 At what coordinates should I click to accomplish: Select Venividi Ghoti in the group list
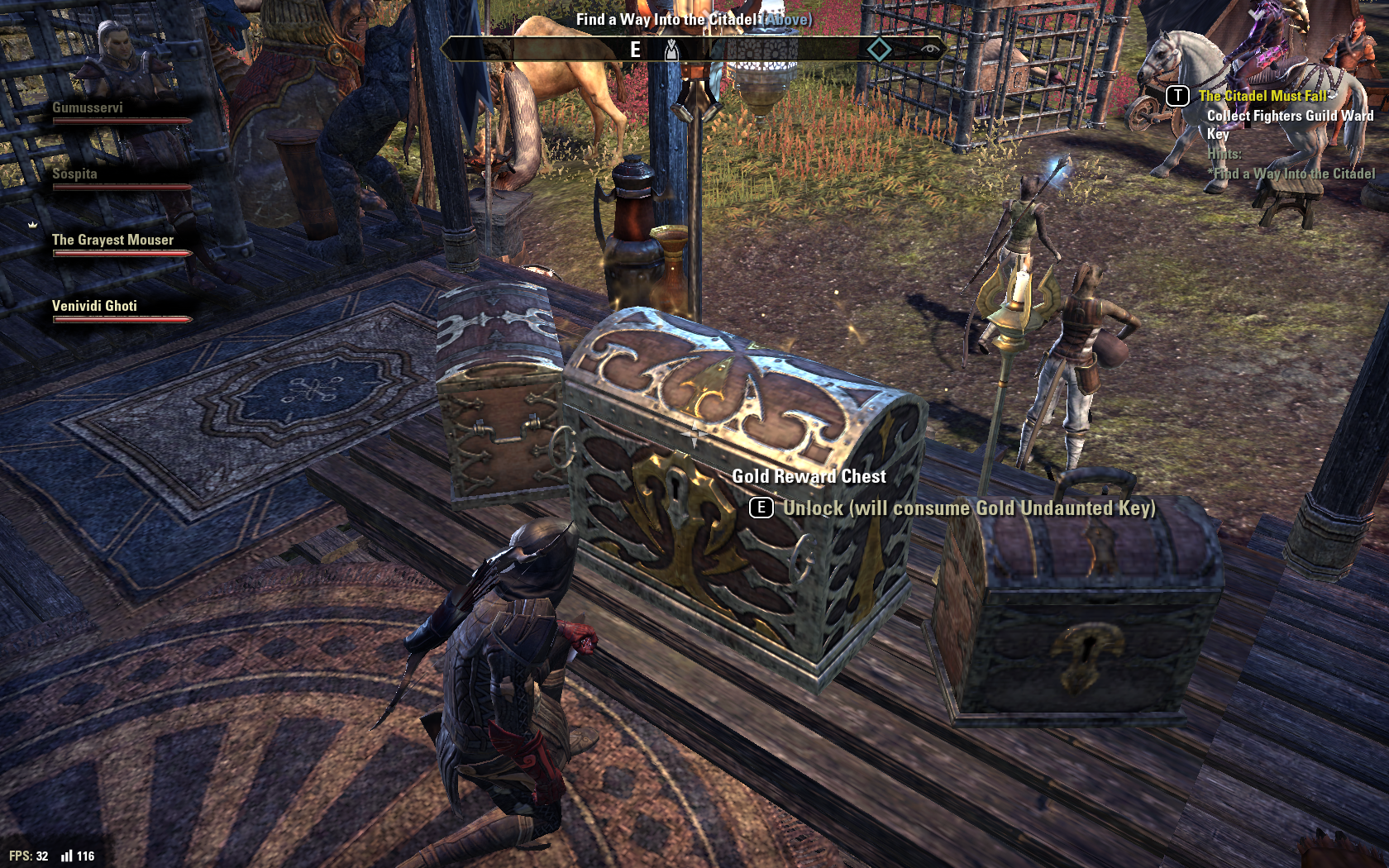pyautogui.click(x=95, y=307)
